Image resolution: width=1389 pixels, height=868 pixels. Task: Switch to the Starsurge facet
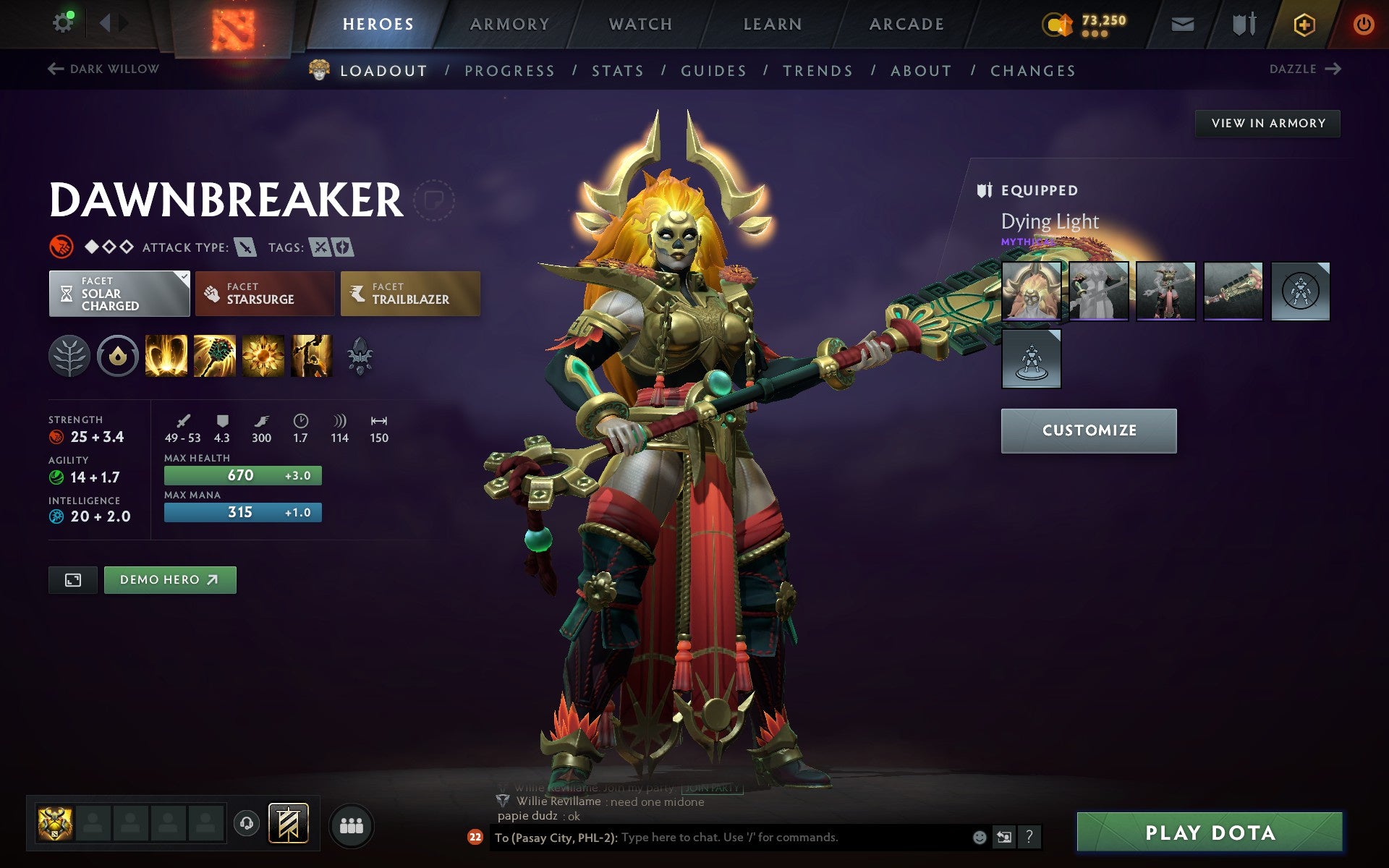pos(265,293)
